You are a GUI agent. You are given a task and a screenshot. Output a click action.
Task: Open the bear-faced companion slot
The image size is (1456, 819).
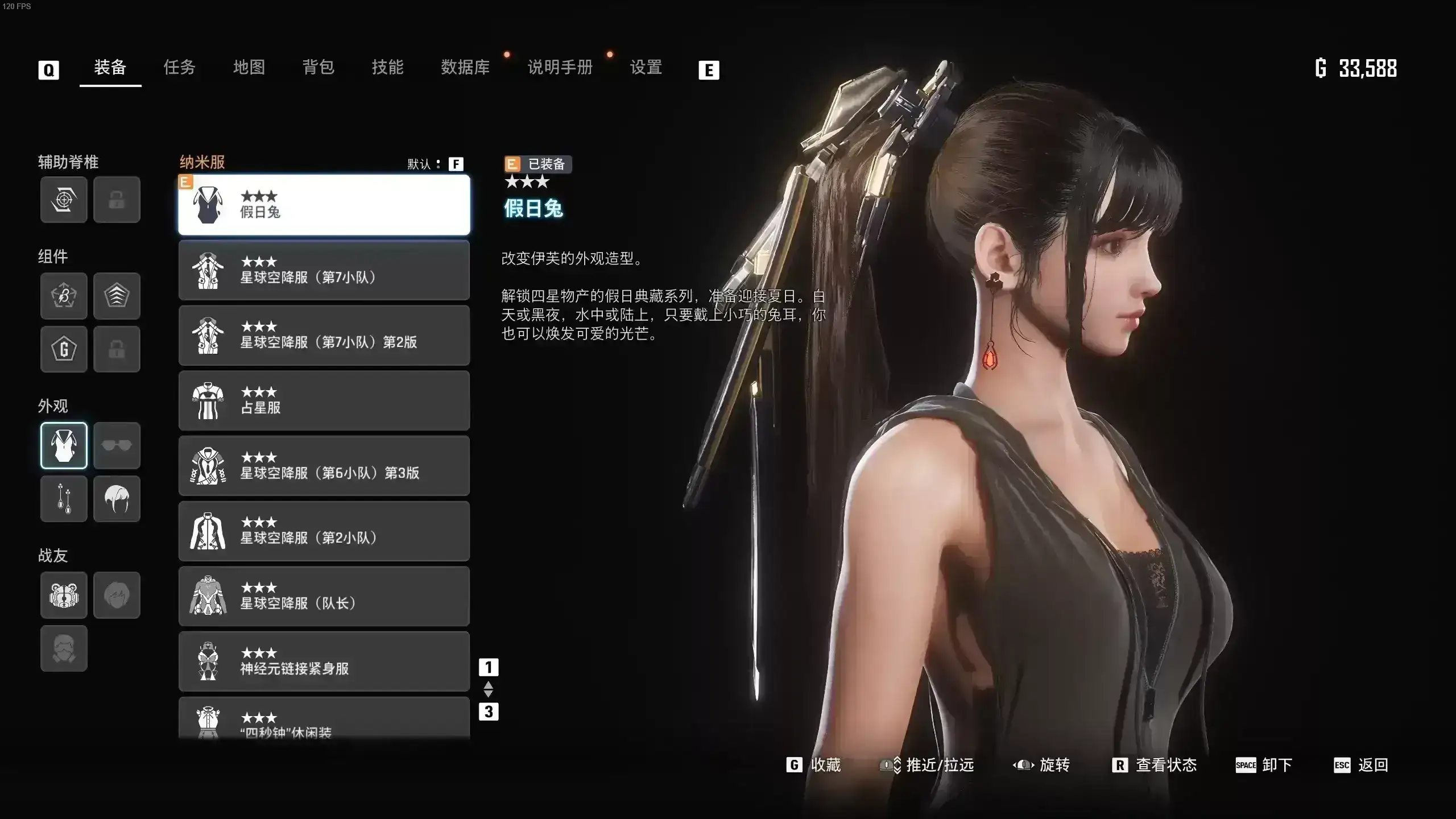click(64, 595)
